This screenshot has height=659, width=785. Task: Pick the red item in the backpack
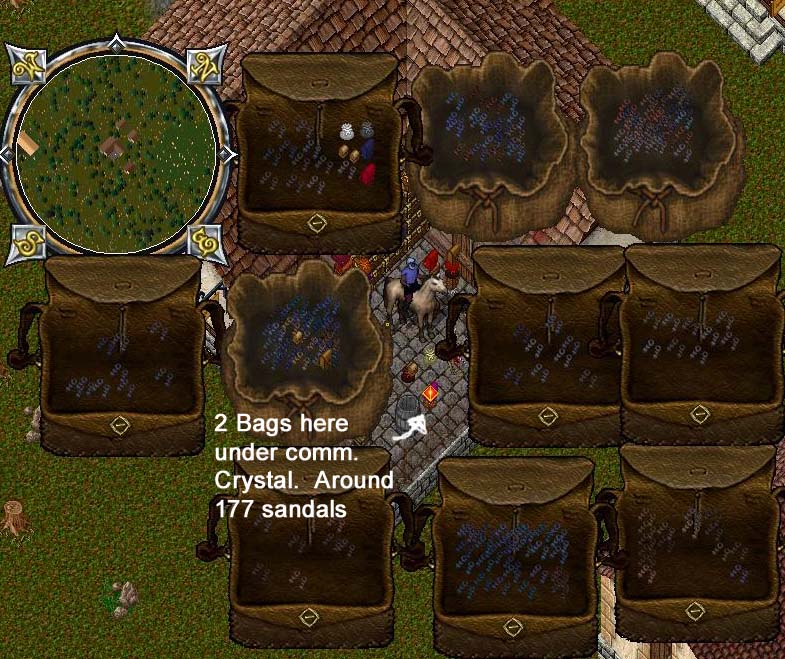pos(368,174)
